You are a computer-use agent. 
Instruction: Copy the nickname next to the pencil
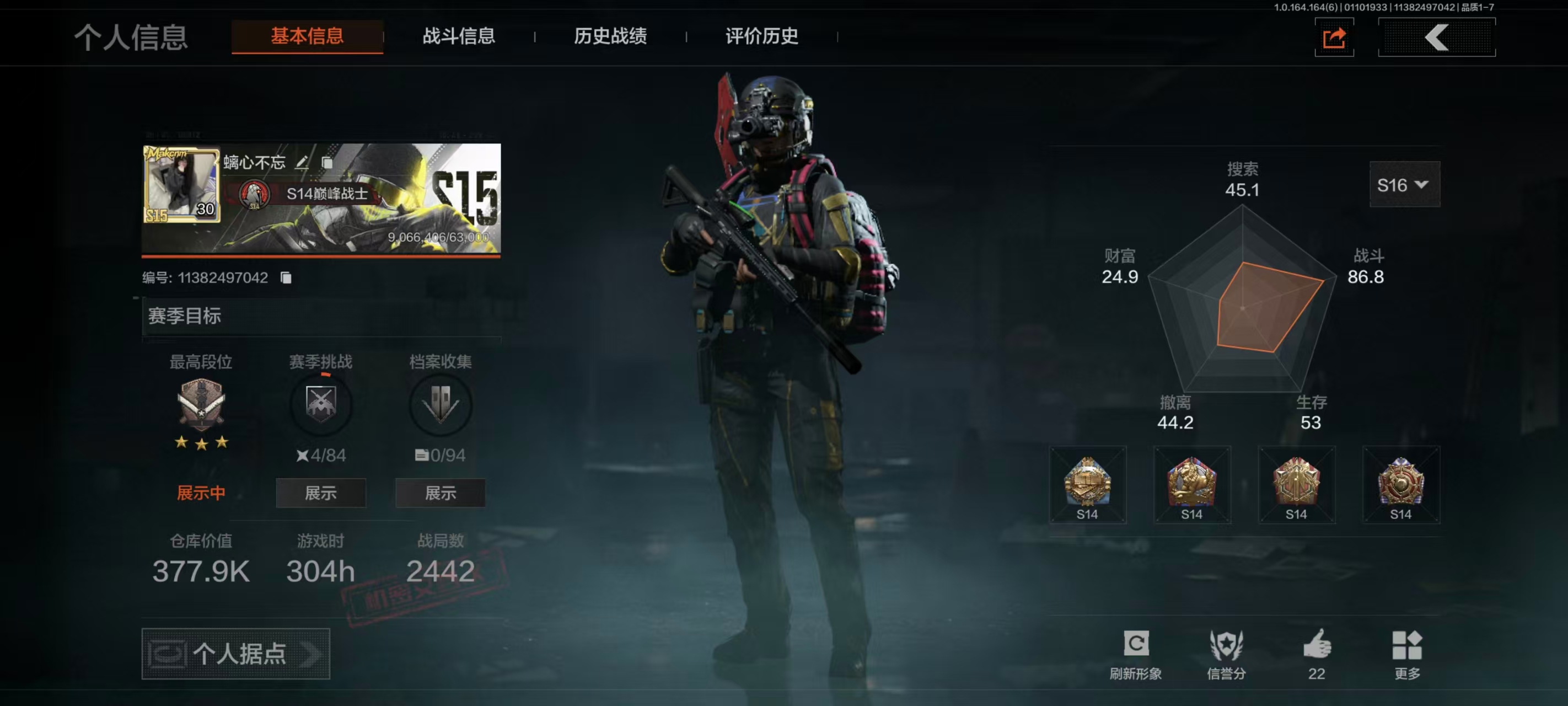click(327, 163)
